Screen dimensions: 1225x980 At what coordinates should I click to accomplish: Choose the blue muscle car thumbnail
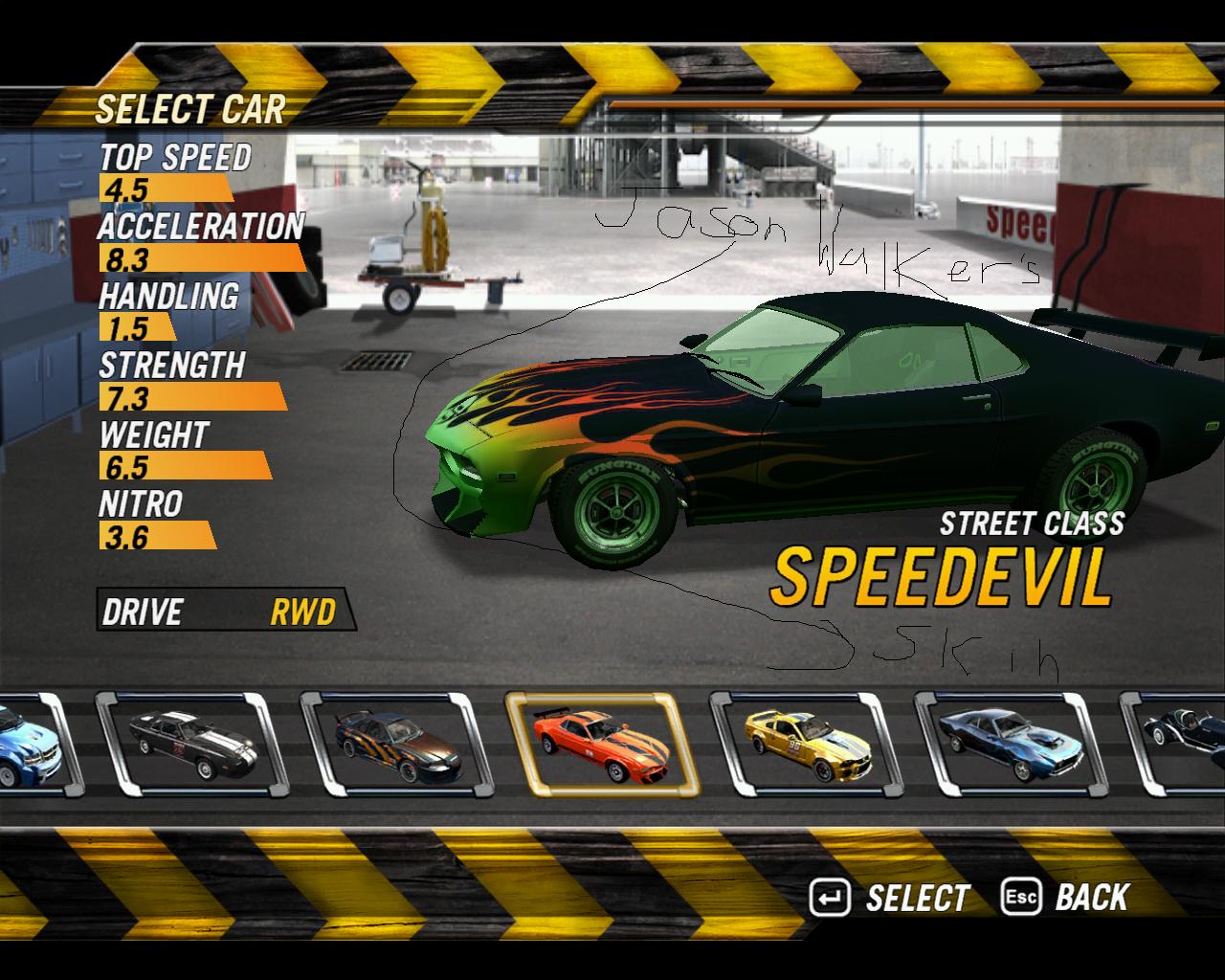pos(1012,745)
